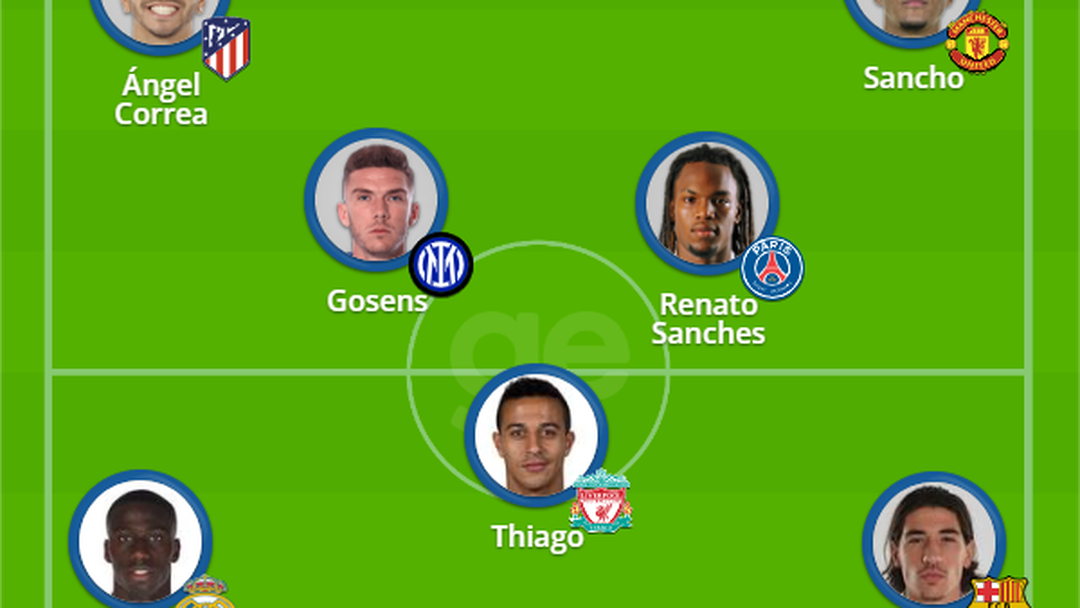Viewport: 1080px width, 608px height.
Task: Choose Renato Sanches' player portrait
Action: 707,203
